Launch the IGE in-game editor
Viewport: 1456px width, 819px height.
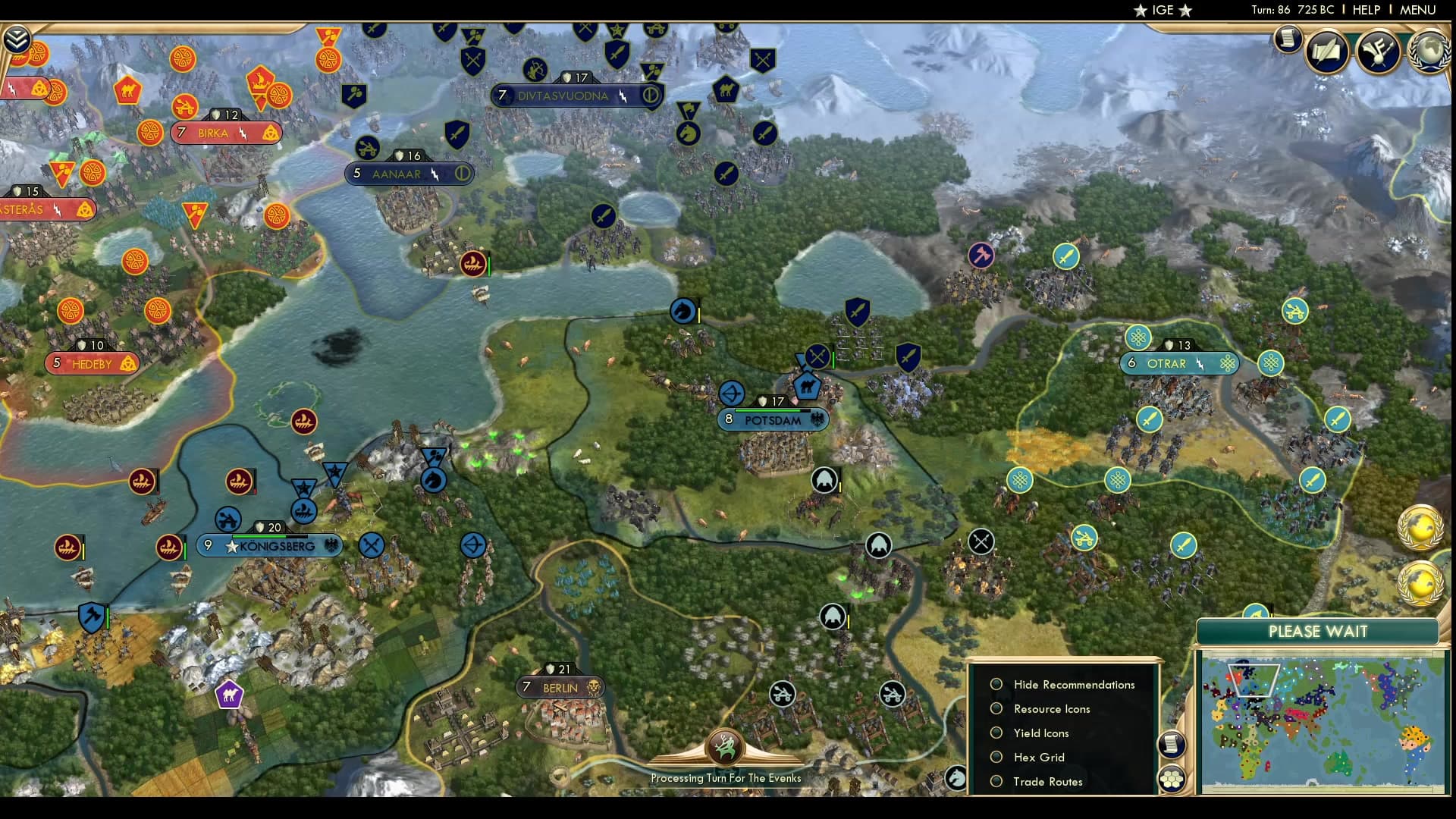click(x=1163, y=10)
